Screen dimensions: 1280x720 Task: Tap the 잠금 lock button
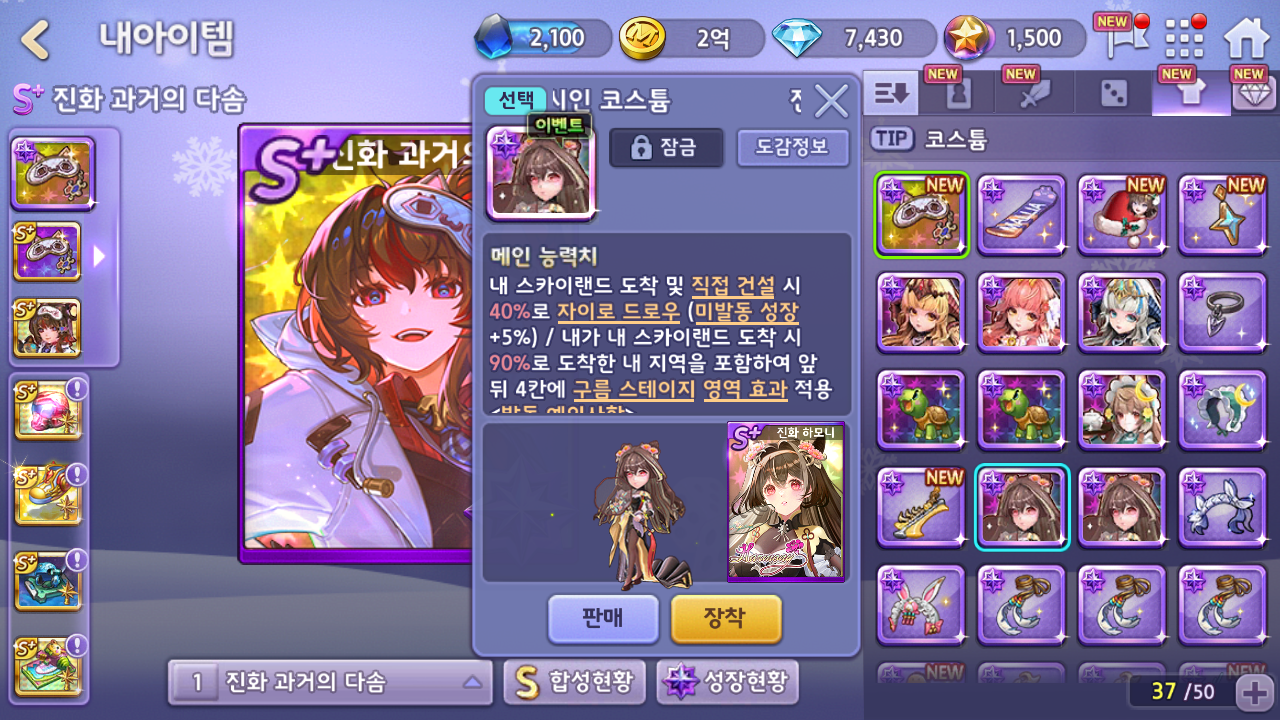tap(665, 148)
